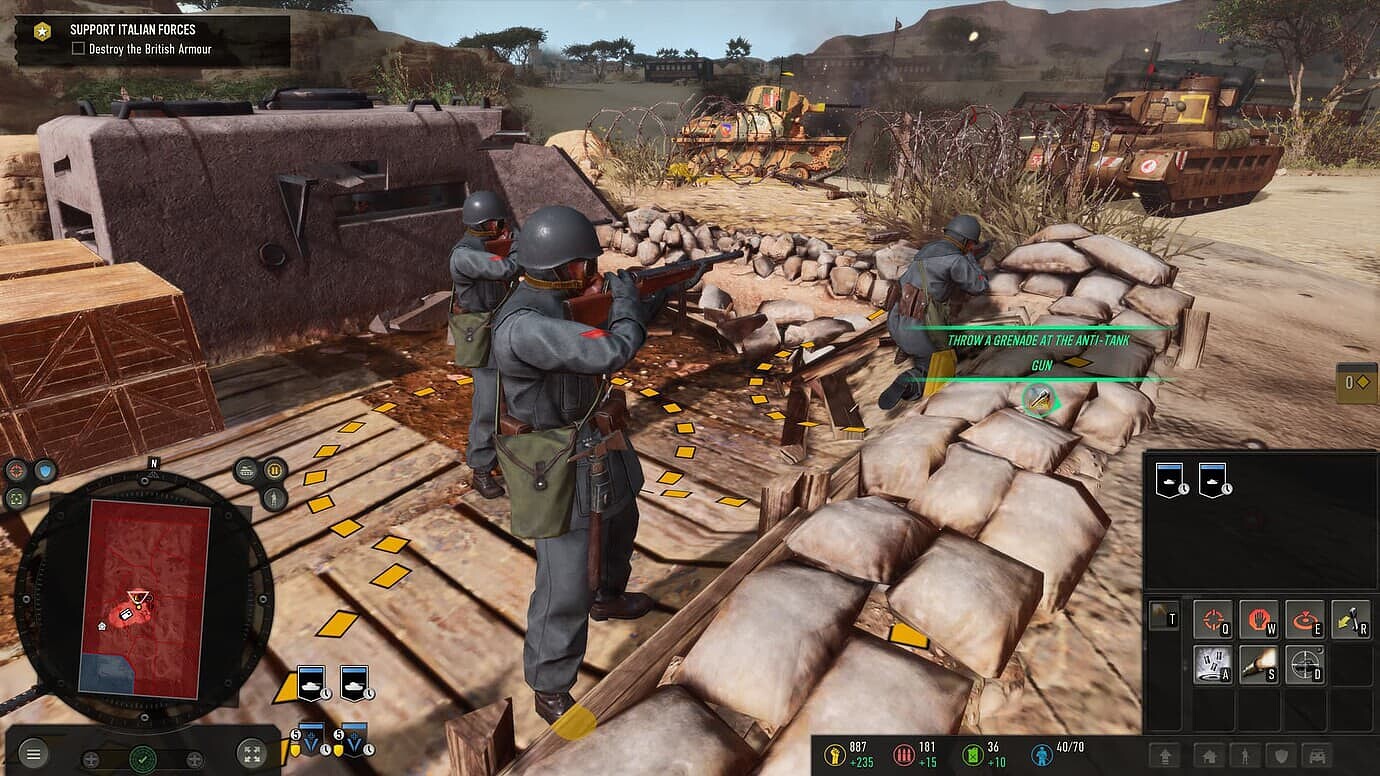1380x776 pixels.
Task: Use the grenade retreat-arrow ability (R)
Action: [1351, 619]
